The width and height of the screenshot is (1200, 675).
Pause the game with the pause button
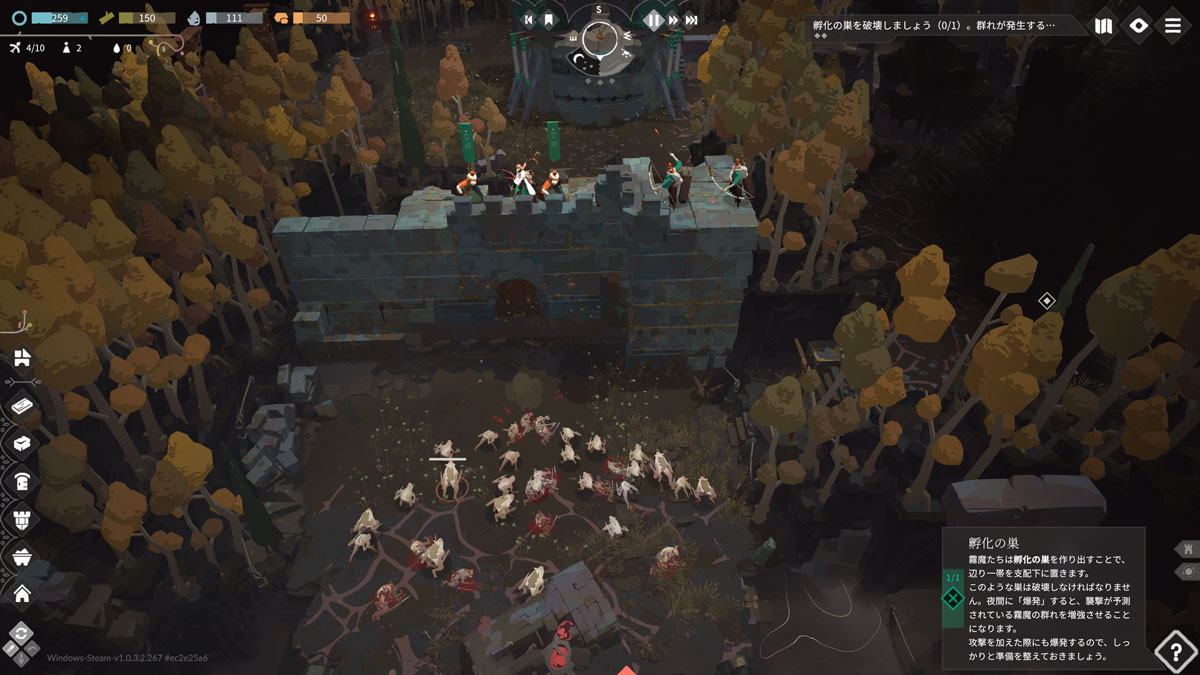pos(653,19)
